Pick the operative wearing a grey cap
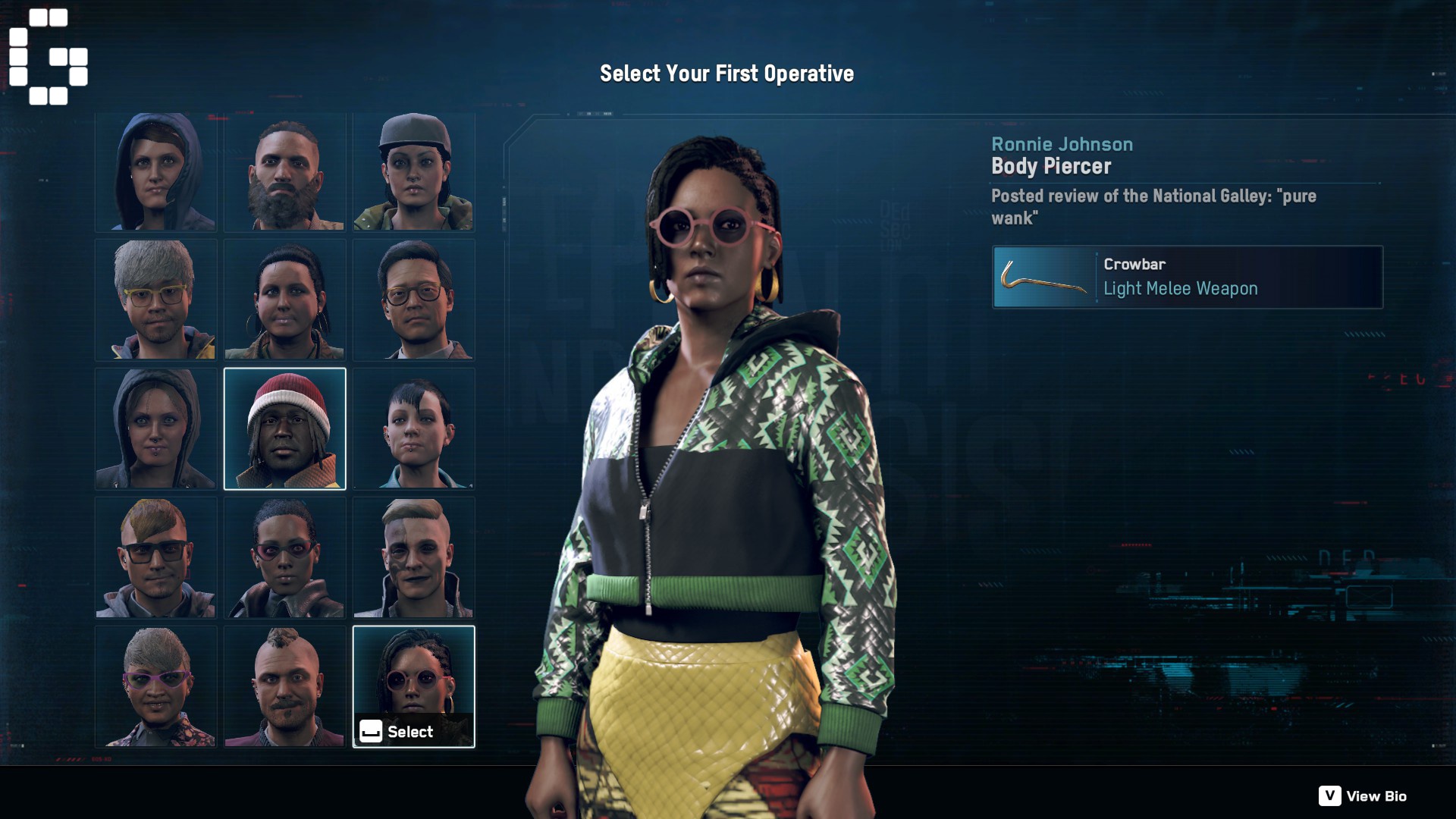The width and height of the screenshot is (1456, 819). point(413,172)
